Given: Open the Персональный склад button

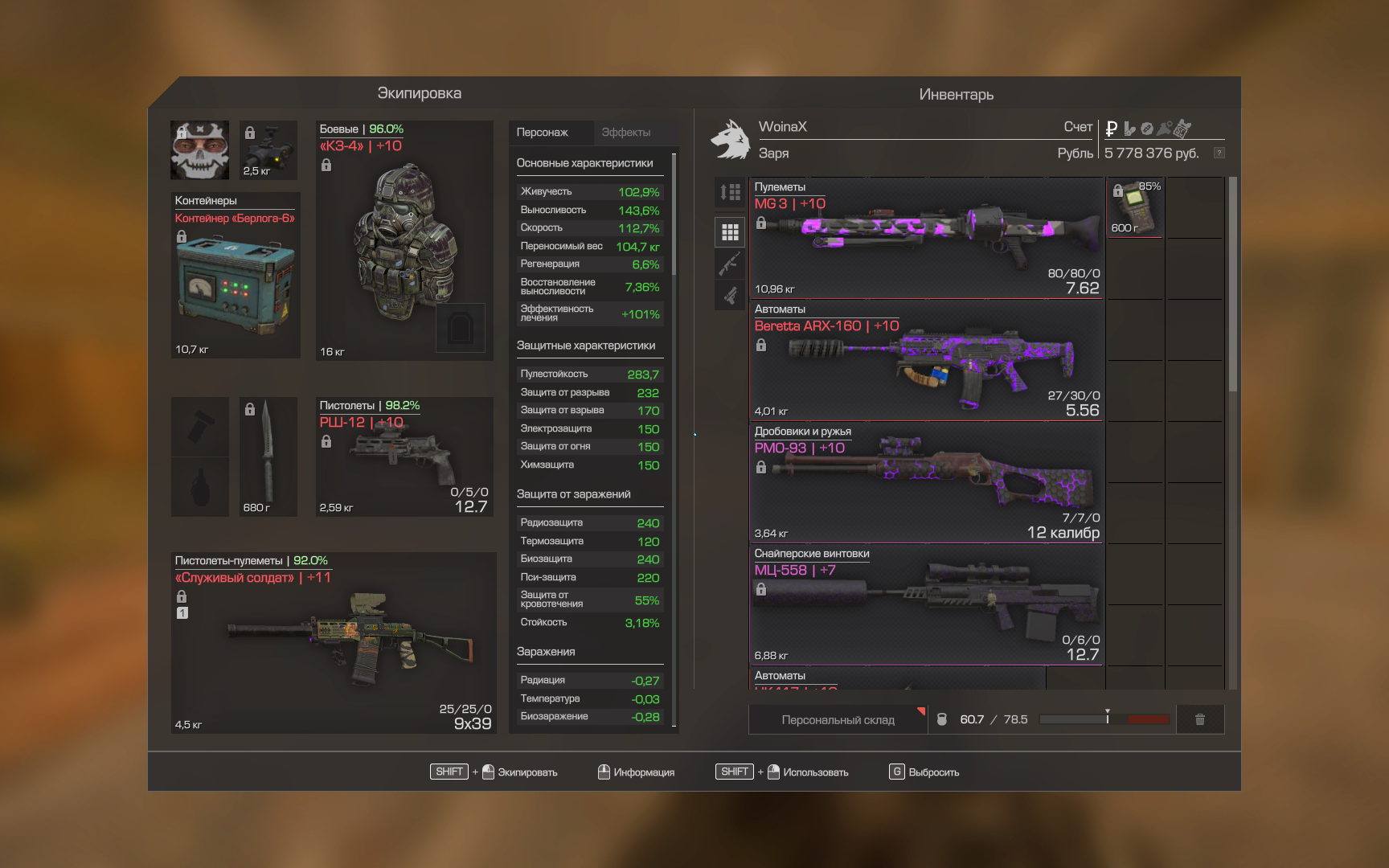Looking at the screenshot, I should 838,720.
